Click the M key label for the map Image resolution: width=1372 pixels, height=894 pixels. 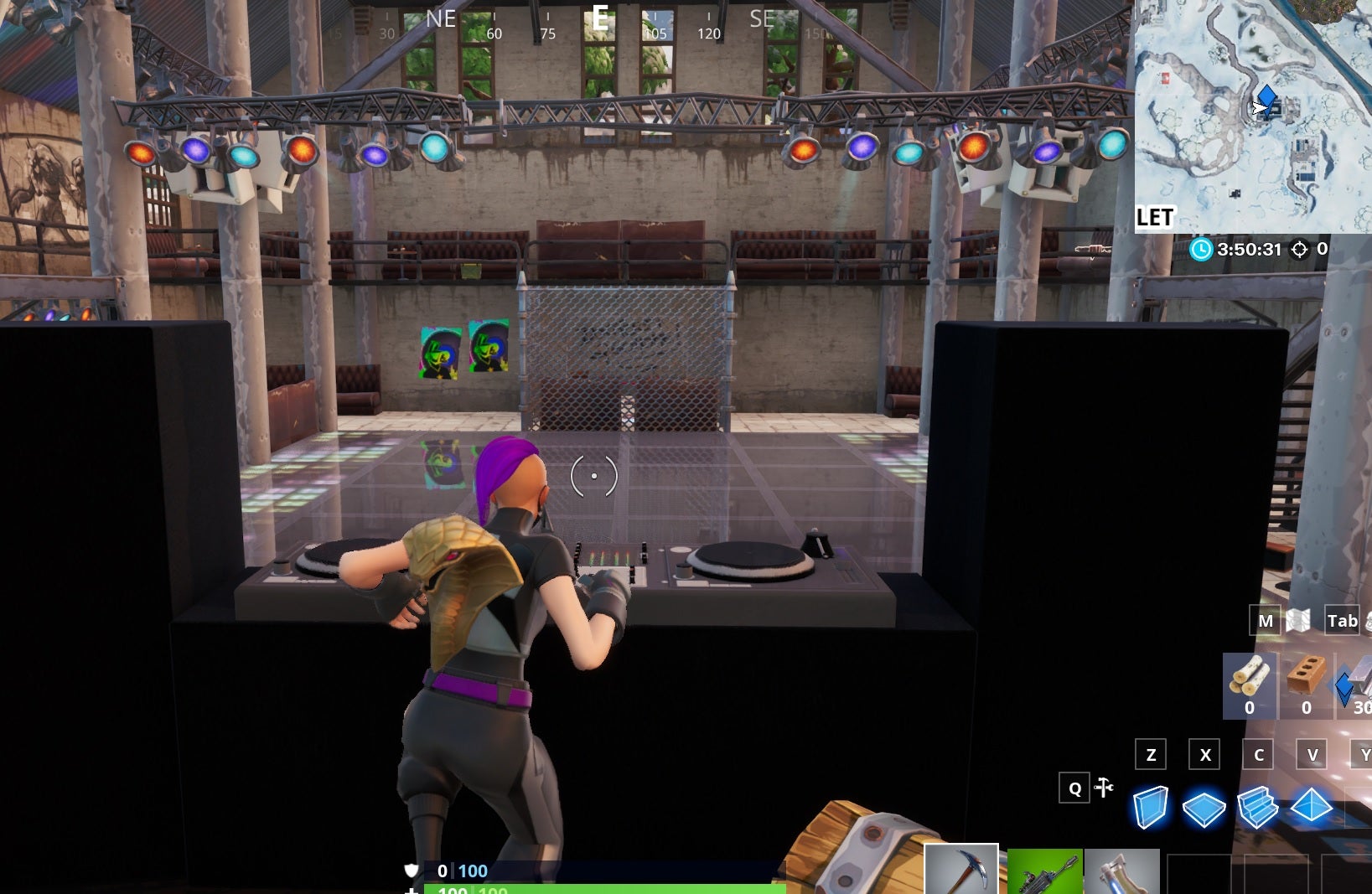[x=1266, y=621]
